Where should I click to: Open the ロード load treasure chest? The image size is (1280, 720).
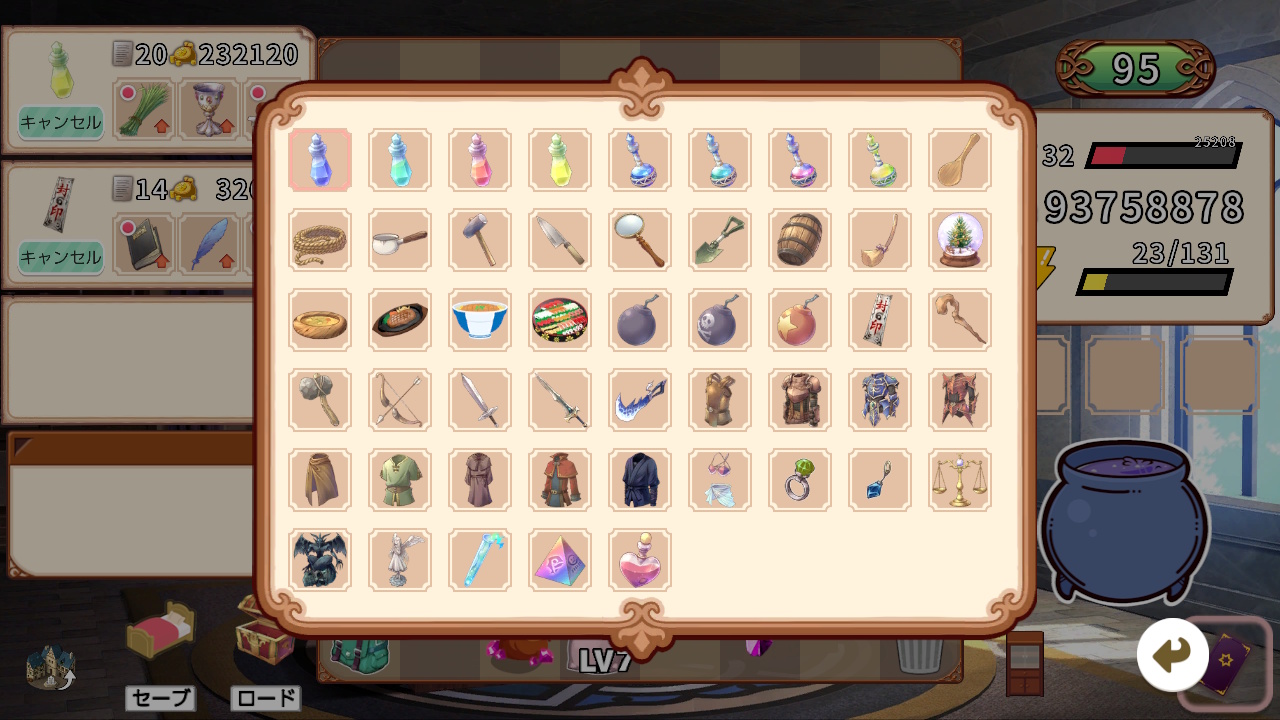pos(264,635)
